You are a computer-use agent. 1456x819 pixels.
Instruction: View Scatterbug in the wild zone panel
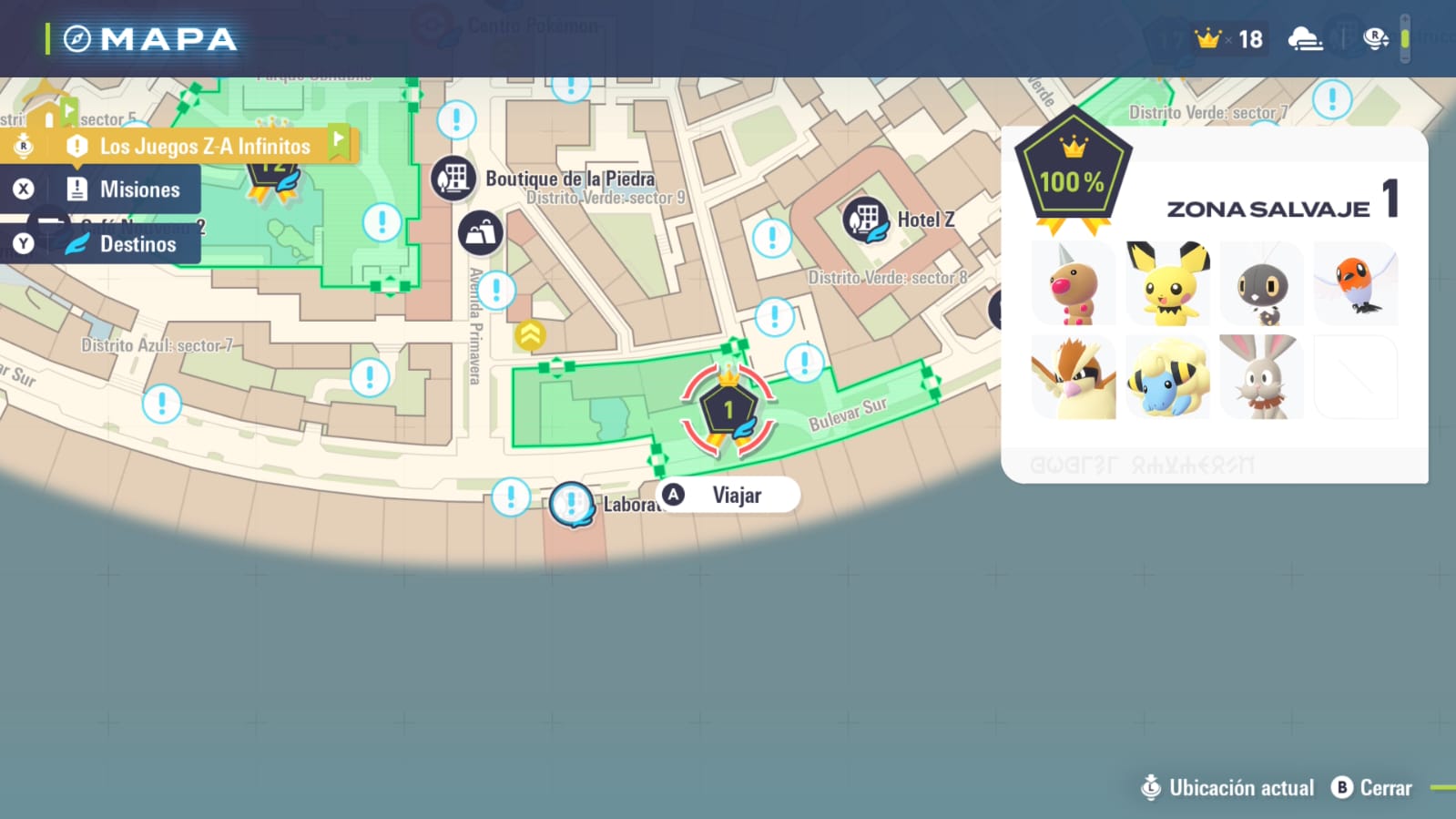coord(1261,283)
